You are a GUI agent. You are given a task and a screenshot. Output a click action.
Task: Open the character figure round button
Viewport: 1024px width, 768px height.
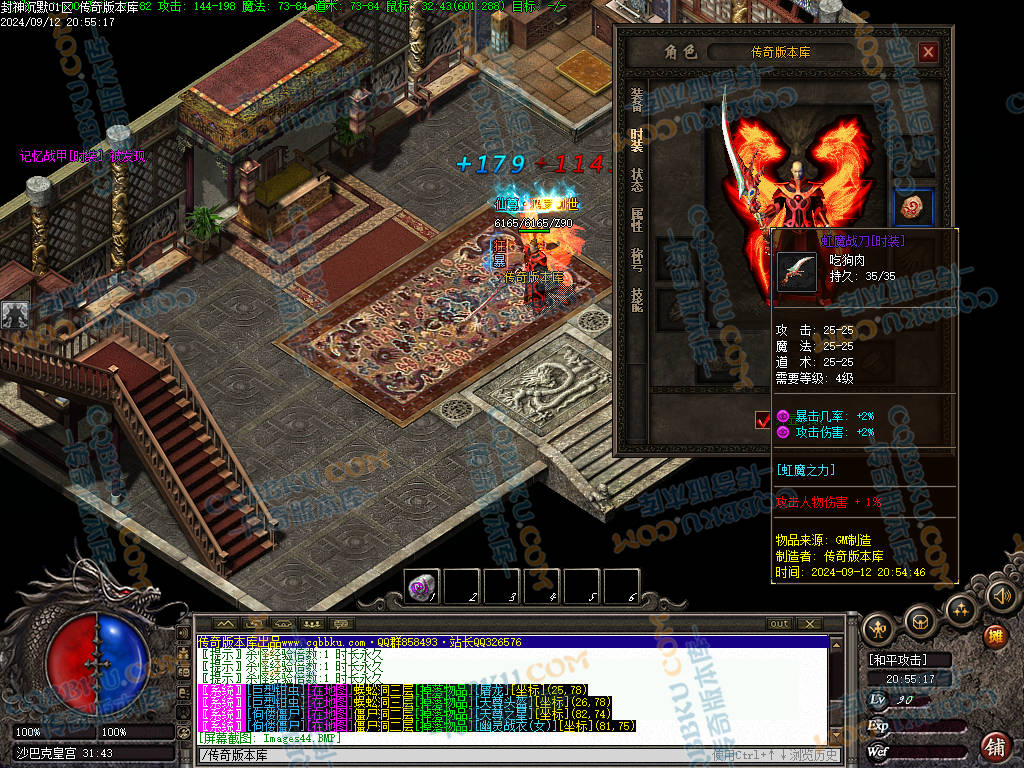click(880, 629)
